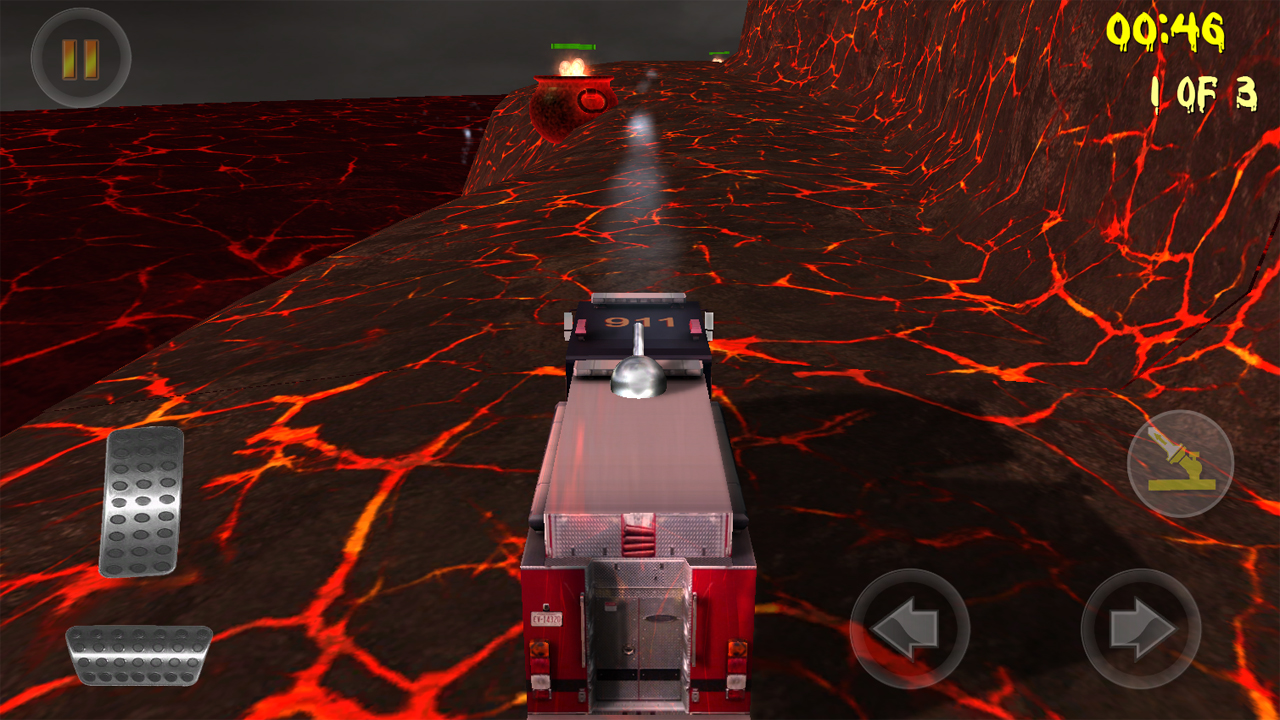Steer left with the left arrow
Image resolution: width=1280 pixels, height=720 pixels.
click(911, 630)
